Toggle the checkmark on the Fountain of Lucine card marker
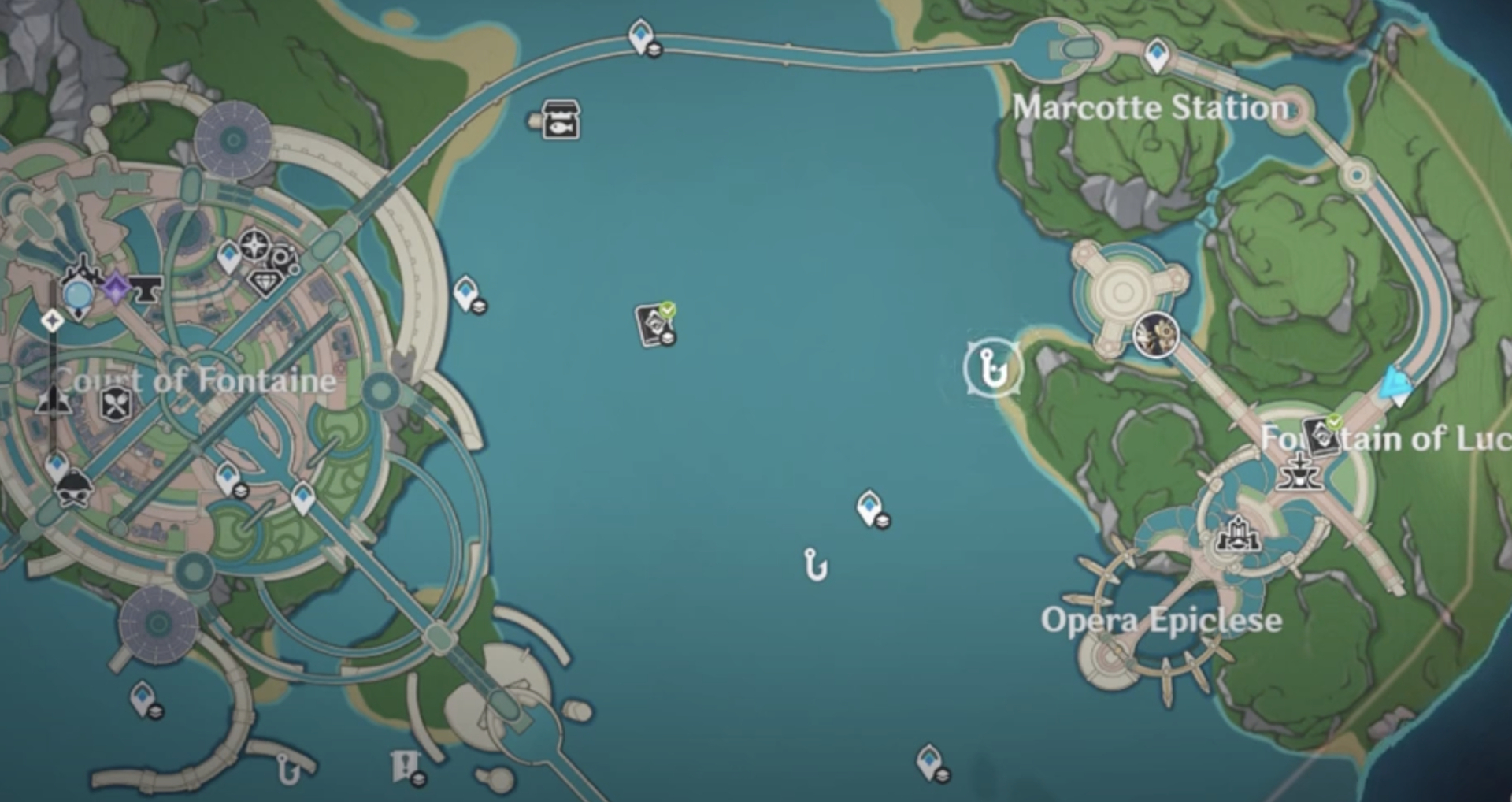Screen dimensions: 1512x802 click(1333, 423)
